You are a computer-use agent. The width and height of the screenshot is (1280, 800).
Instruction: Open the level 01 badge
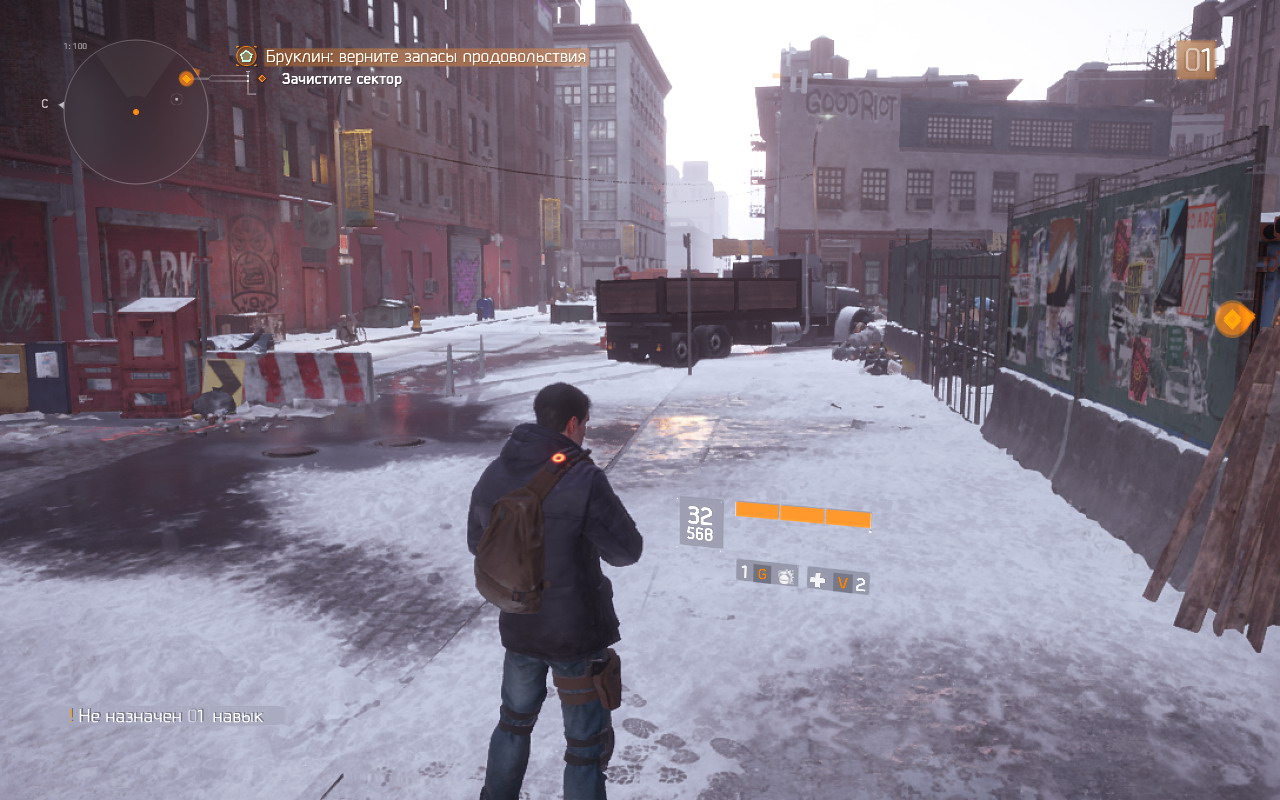(1196, 60)
